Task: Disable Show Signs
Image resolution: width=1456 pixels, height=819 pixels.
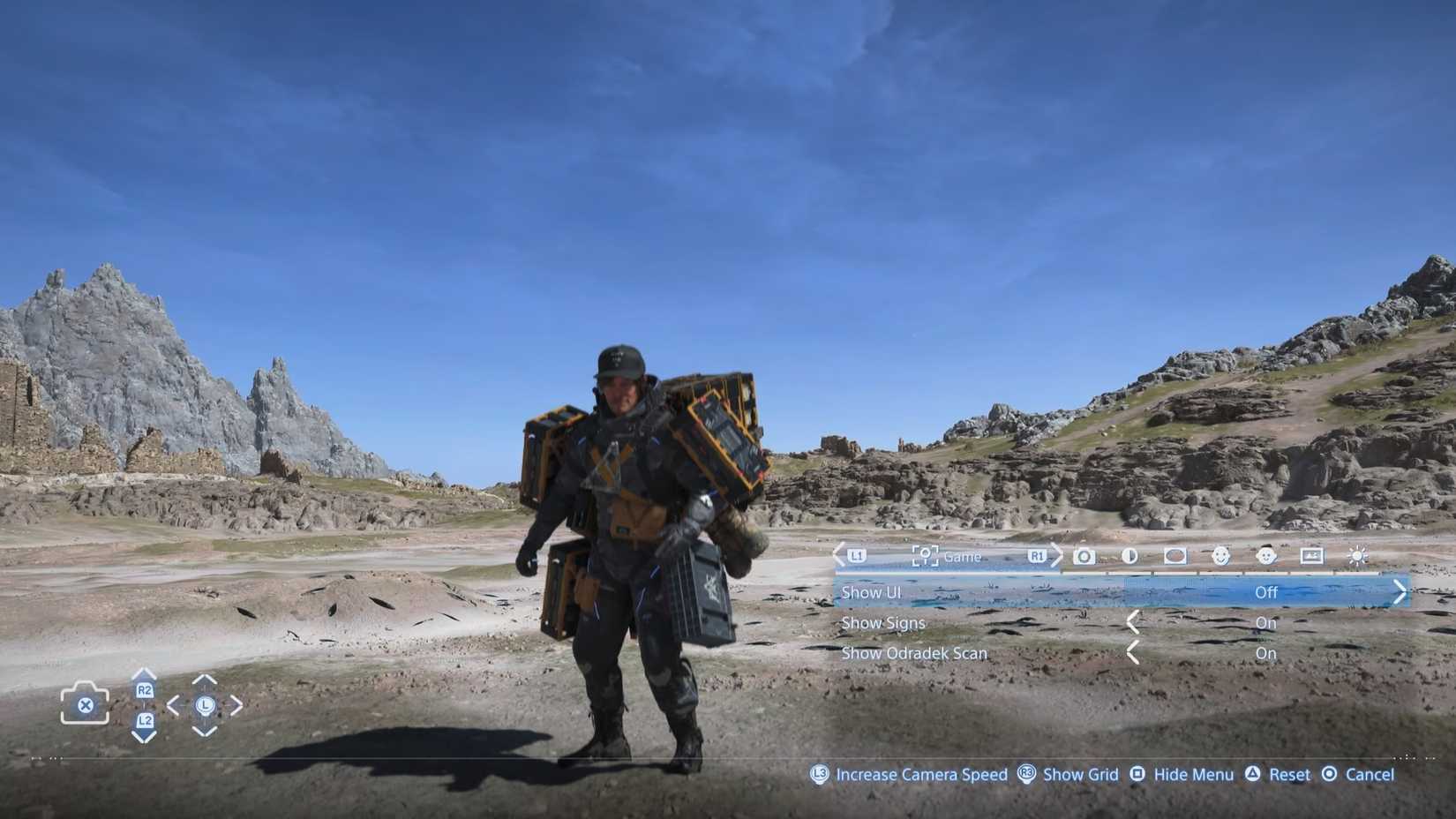Action: [x=1266, y=622]
